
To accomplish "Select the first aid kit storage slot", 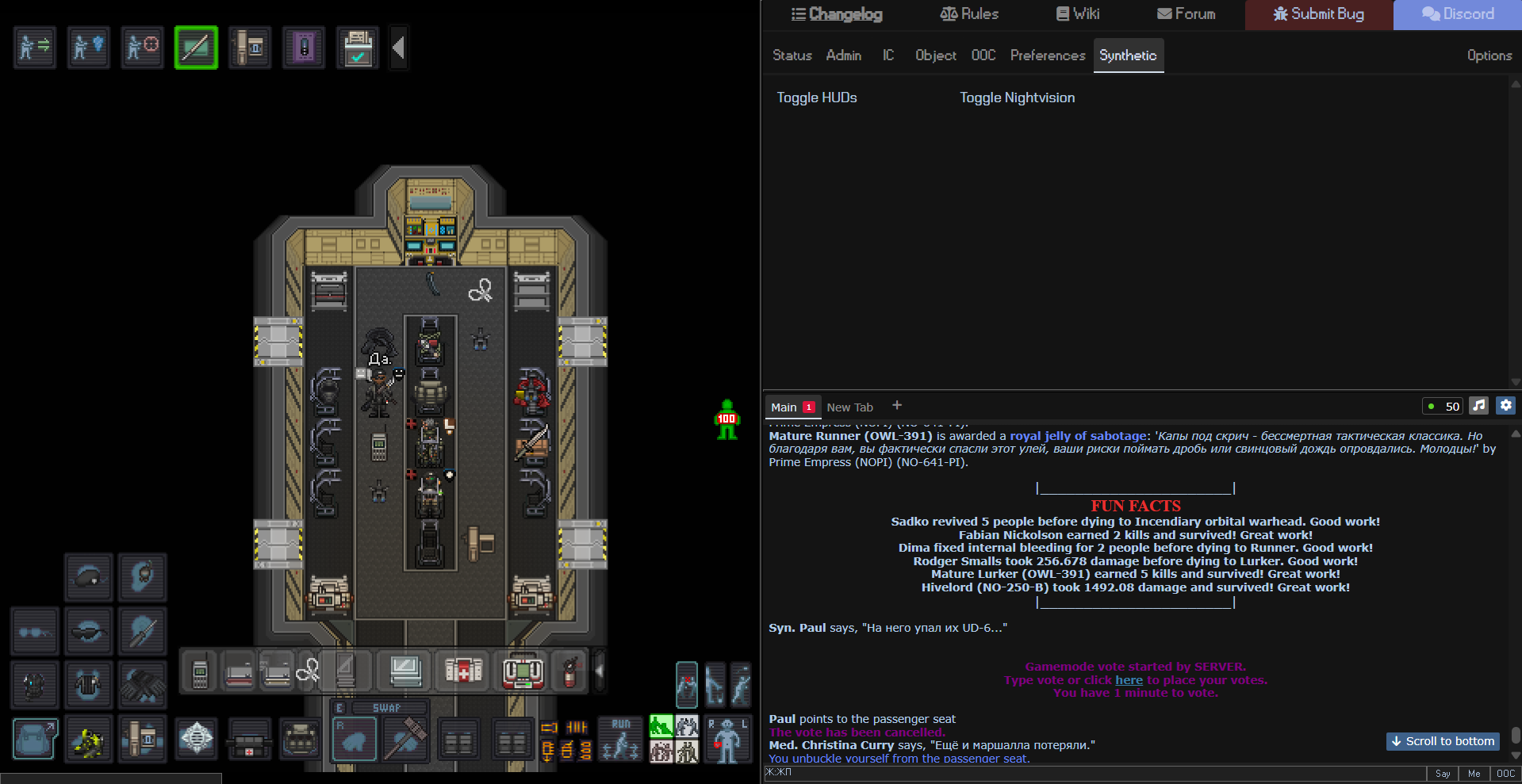I will [463, 672].
